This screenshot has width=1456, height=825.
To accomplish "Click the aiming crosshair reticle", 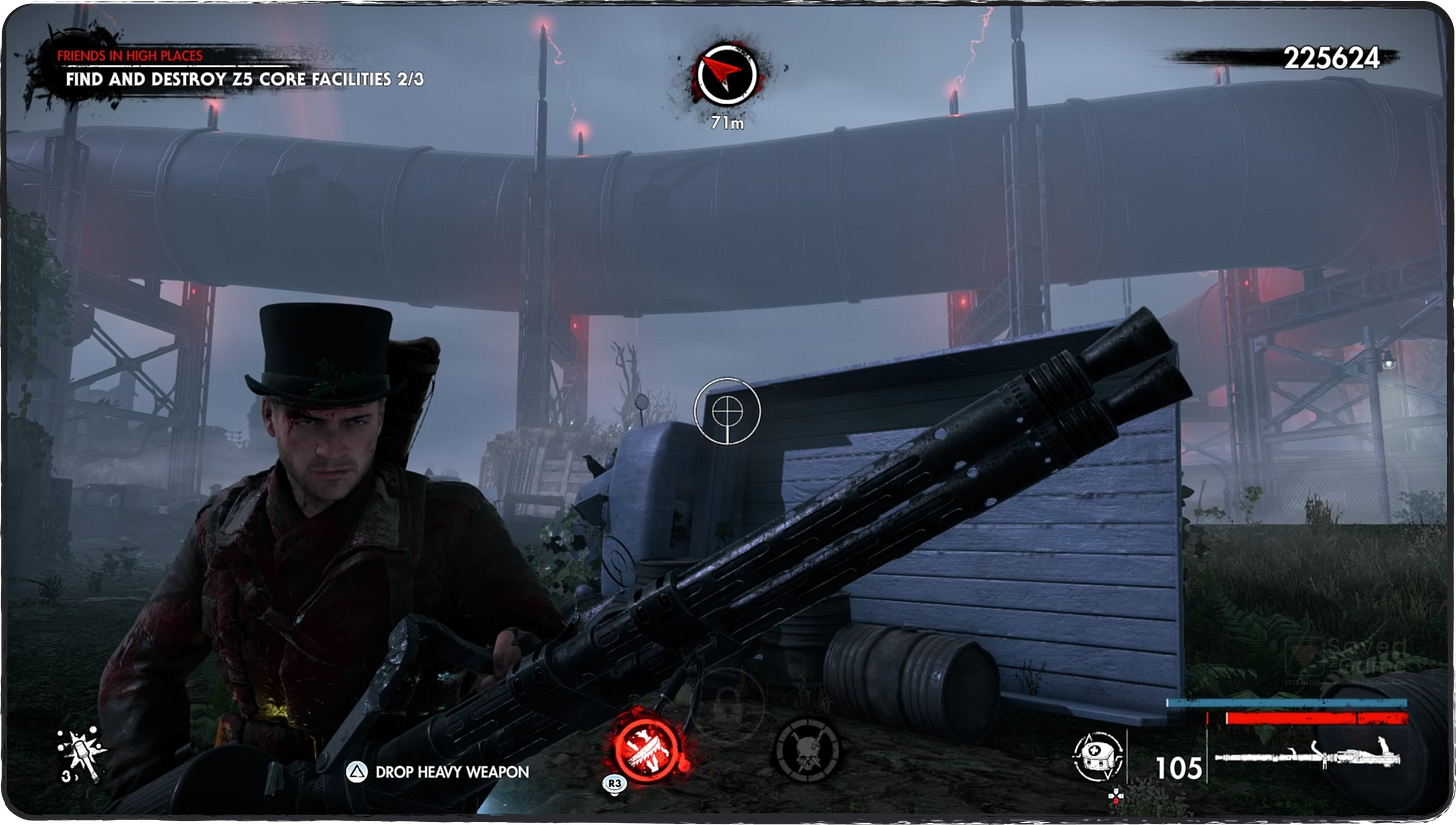I will (728, 410).
